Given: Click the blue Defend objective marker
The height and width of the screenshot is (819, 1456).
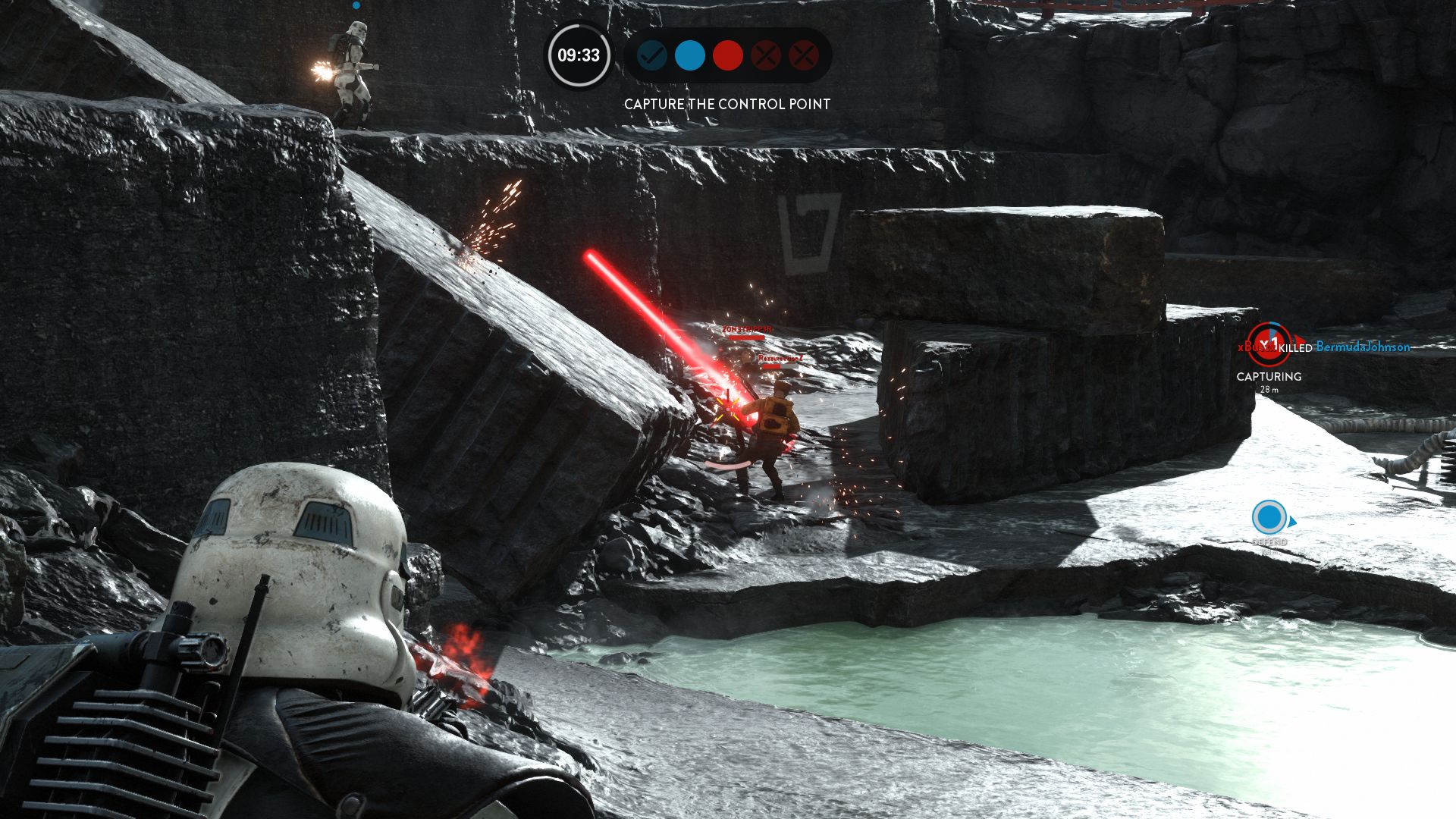Looking at the screenshot, I should click(x=1269, y=518).
